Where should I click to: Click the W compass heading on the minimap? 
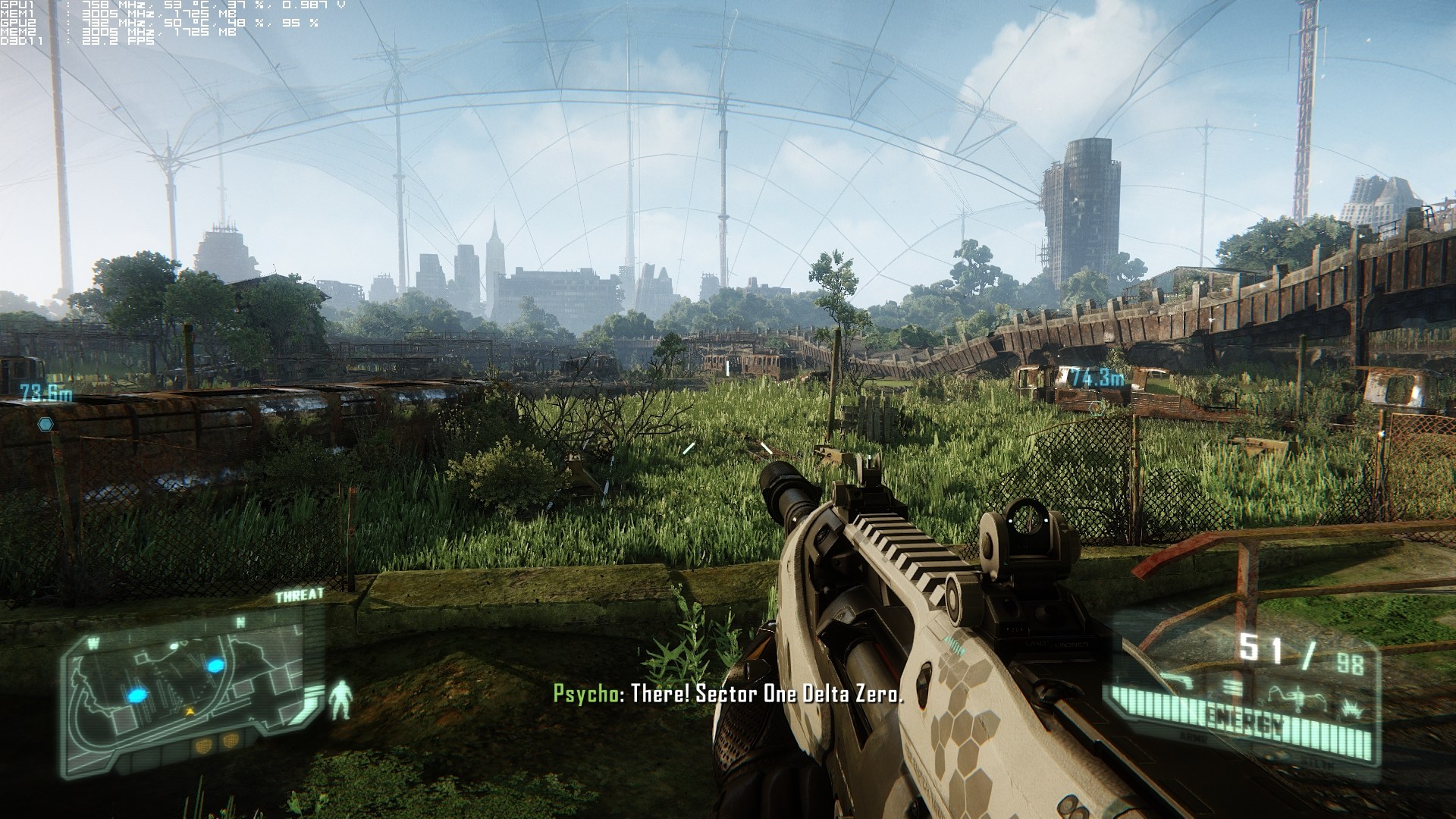[93, 642]
